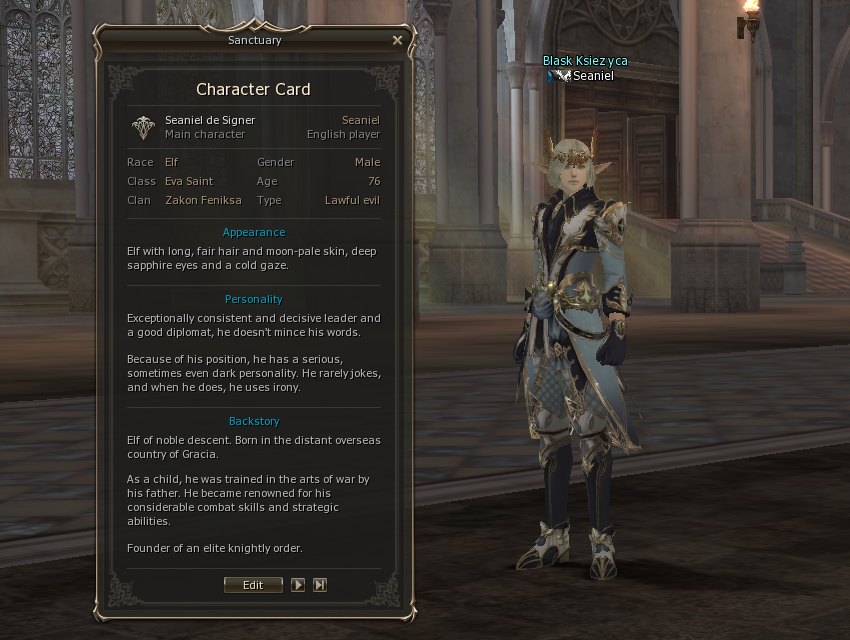Select the clan crest icon beside Seaniel de Signer
Image resolution: width=850 pixels, height=640 pixels.
pos(144,127)
